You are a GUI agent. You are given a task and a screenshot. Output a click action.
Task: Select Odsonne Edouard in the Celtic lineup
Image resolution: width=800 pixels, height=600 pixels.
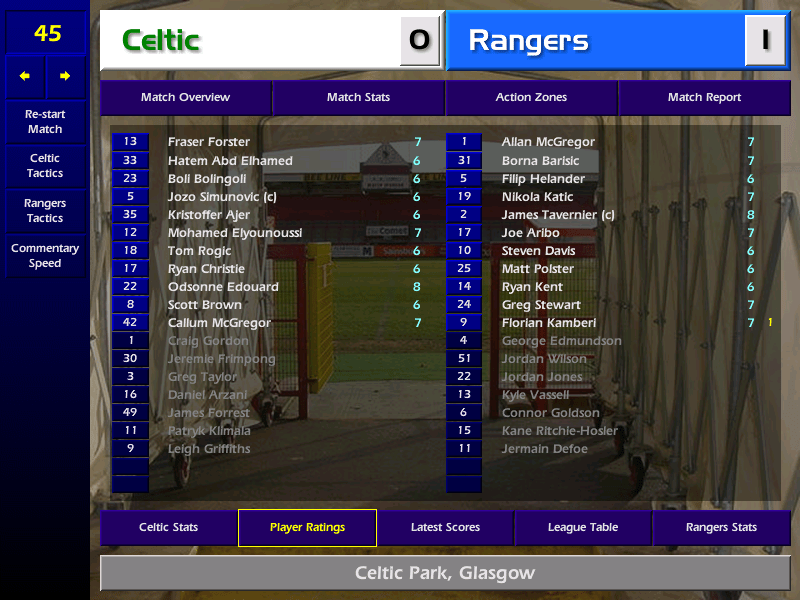pyautogui.click(x=223, y=287)
